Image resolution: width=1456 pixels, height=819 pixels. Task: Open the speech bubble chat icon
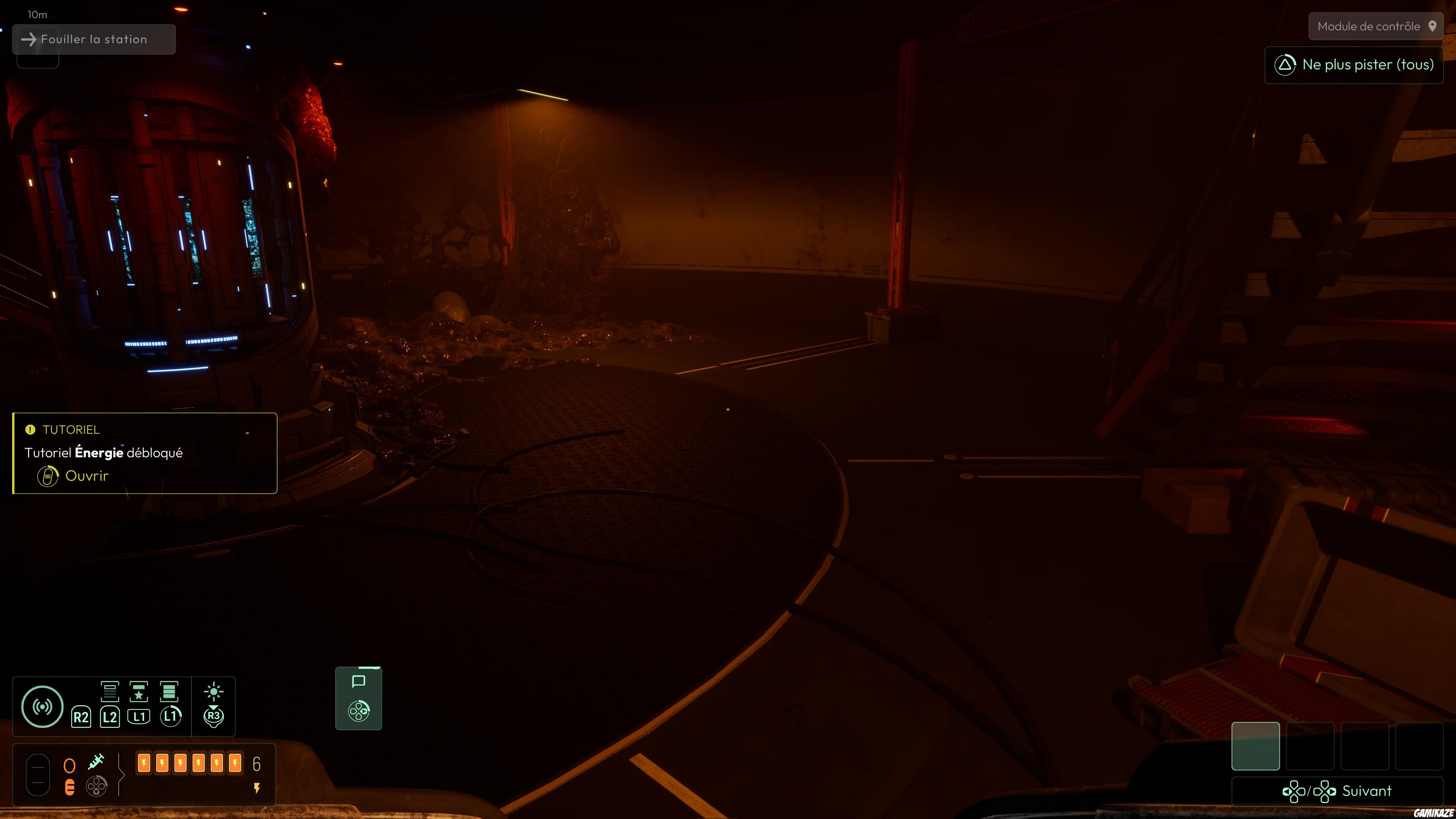(358, 682)
